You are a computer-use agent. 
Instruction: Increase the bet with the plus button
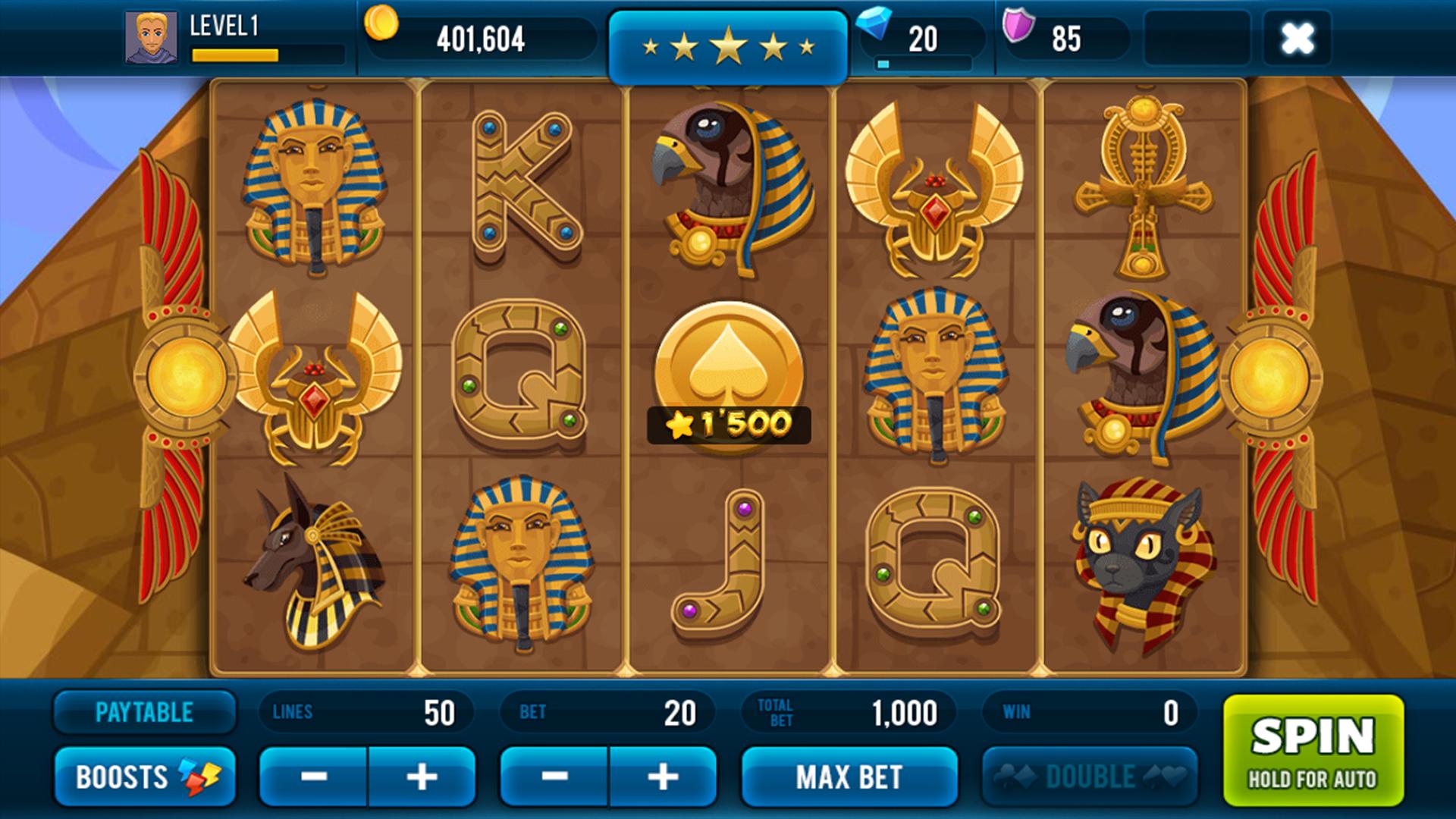661,775
